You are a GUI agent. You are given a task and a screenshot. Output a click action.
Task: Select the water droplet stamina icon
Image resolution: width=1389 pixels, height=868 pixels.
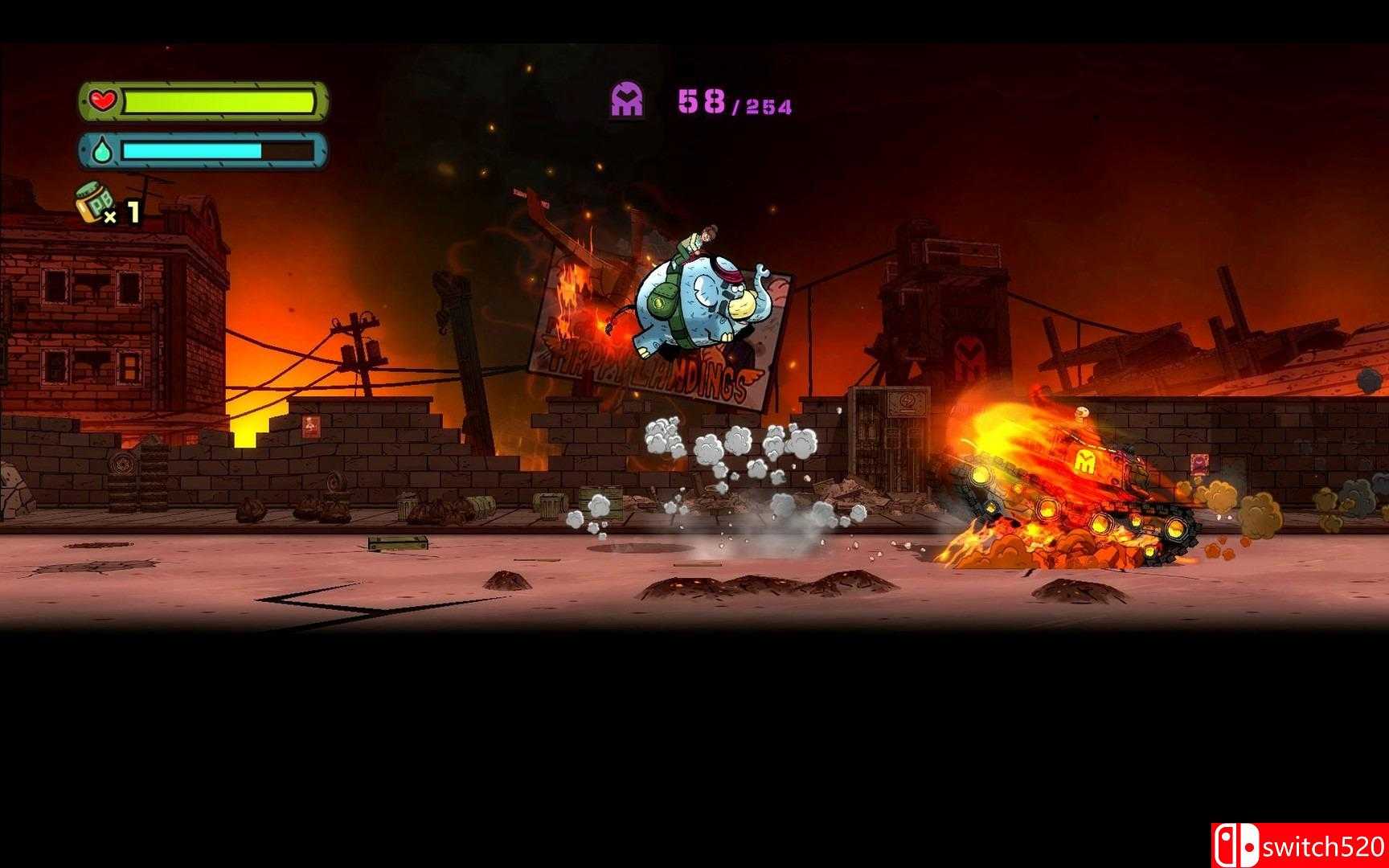[102, 150]
